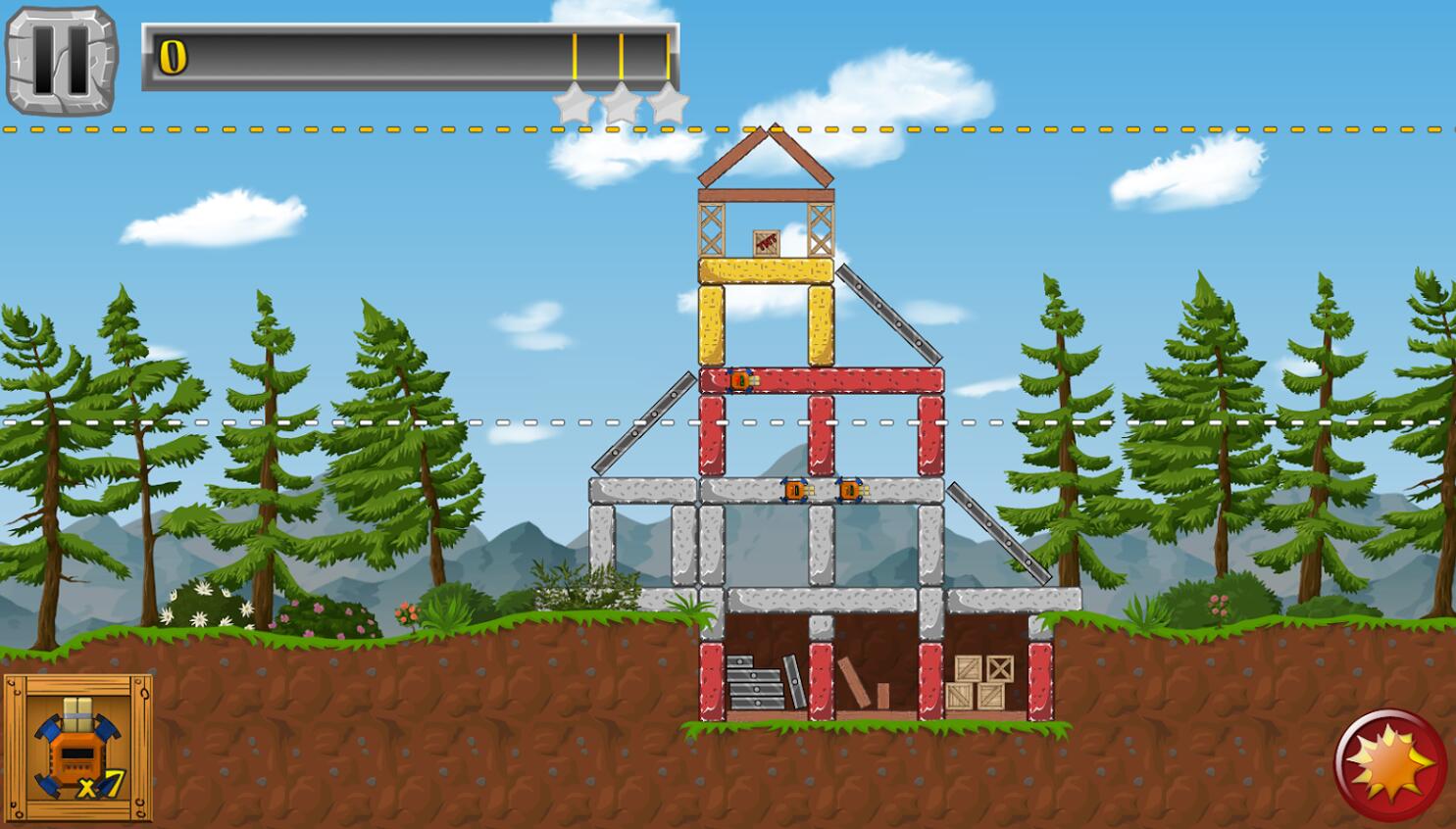Select the dynamite charge crate slot
Viewport: 1456px width, 829px height.
click(77, 749)
